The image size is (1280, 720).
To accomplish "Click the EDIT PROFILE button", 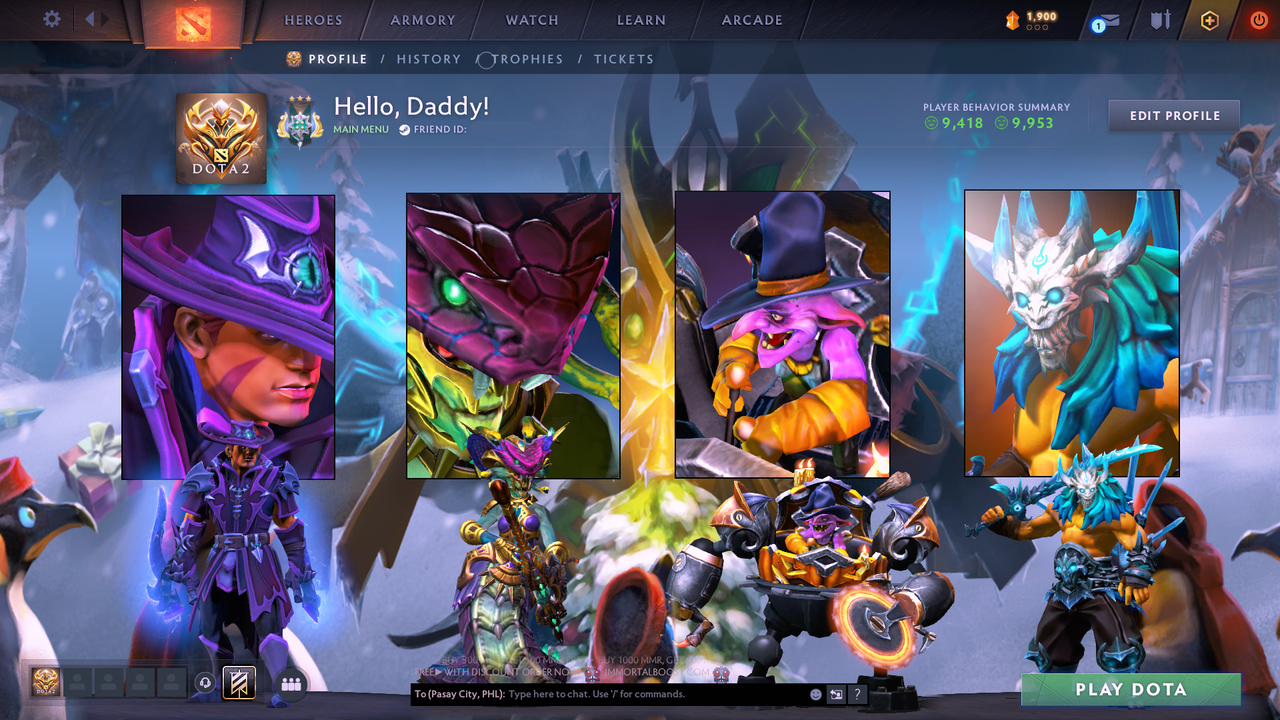I will [1173, 115].
